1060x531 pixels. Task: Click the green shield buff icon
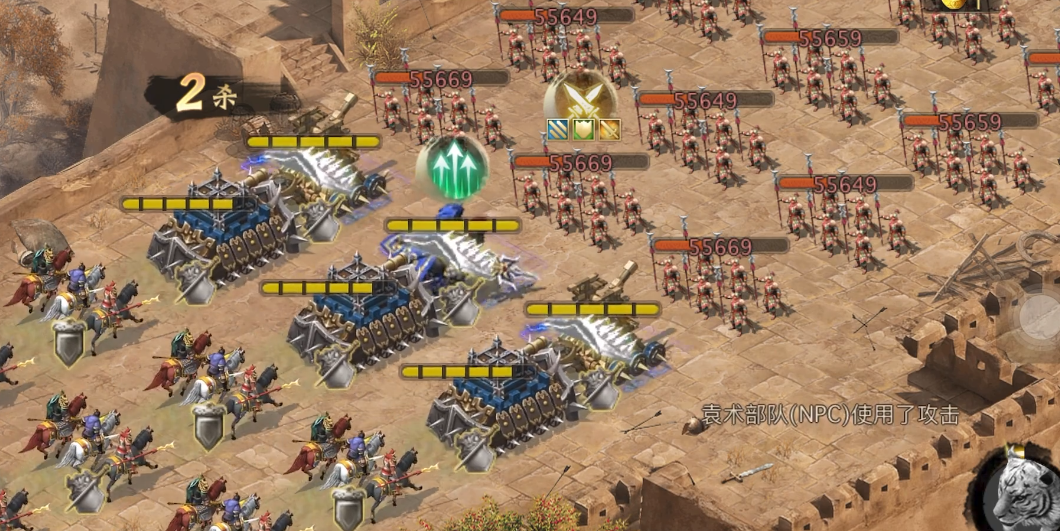tap(582, 129)
